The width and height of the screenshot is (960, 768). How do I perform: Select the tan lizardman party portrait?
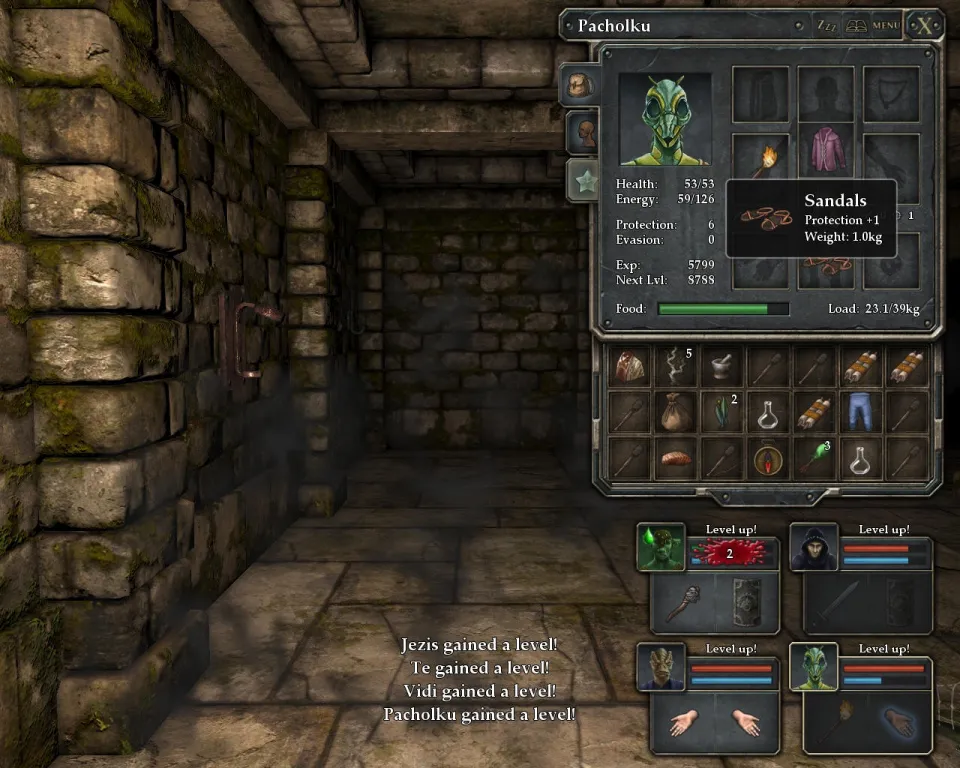pyautogui.click(x=662, y=667)
